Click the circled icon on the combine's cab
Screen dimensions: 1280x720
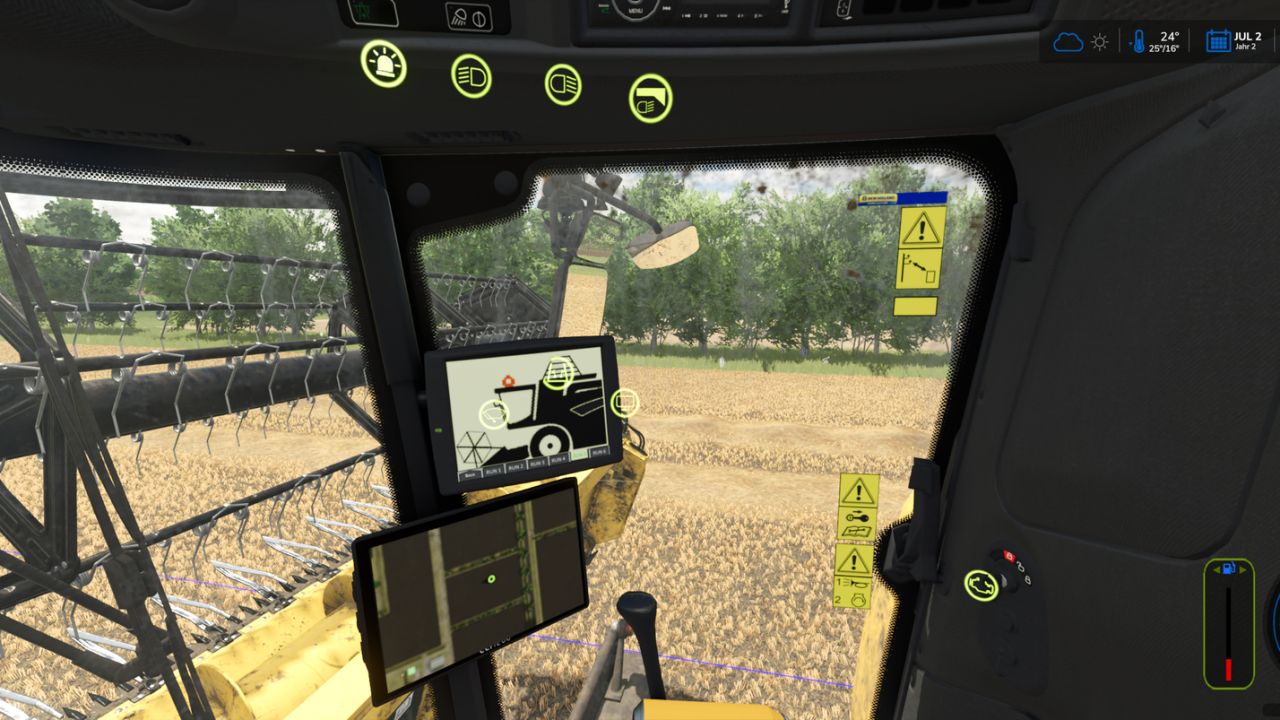click(x=494, y=413)
